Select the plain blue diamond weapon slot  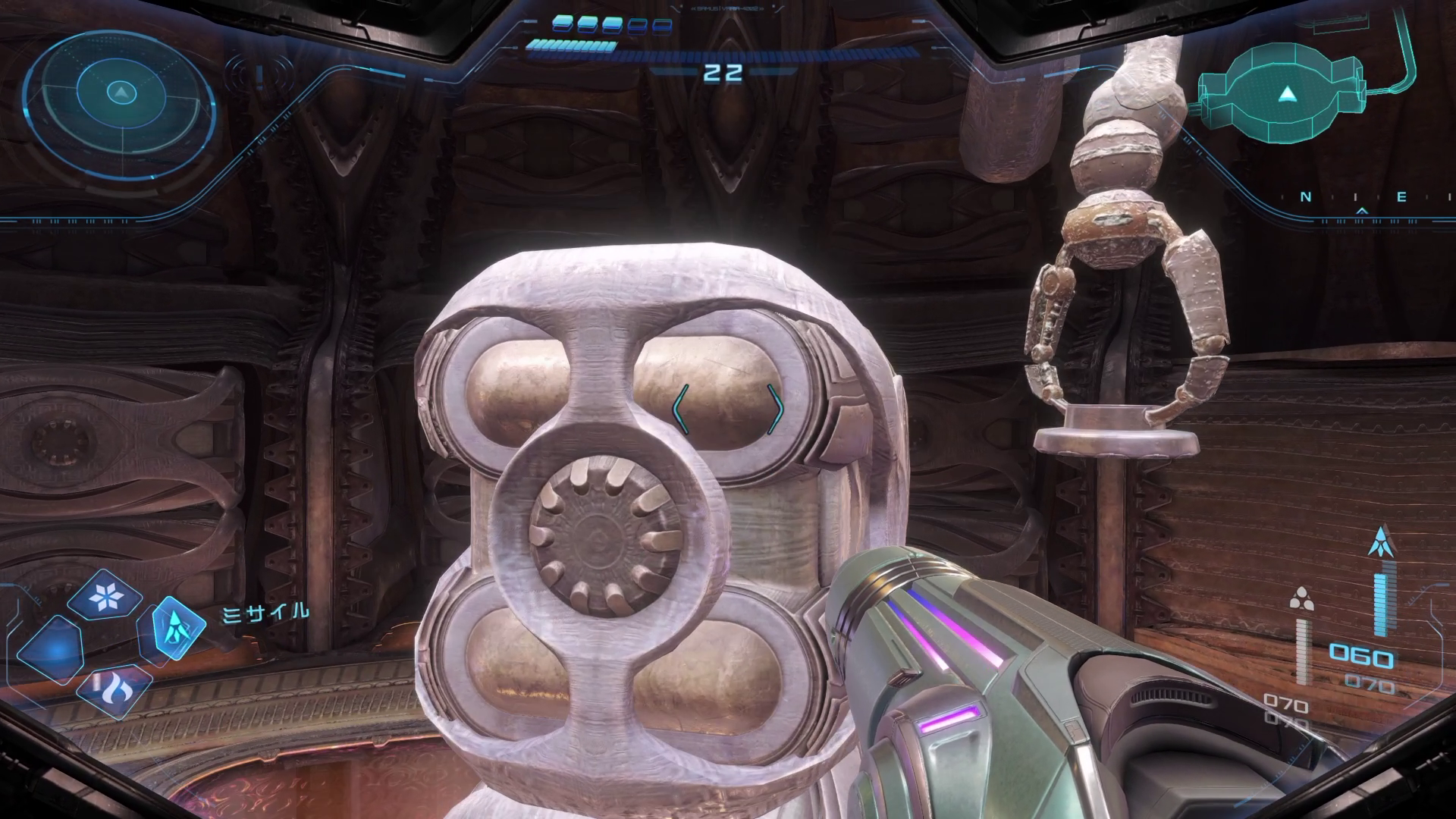[x=51, y=650]
